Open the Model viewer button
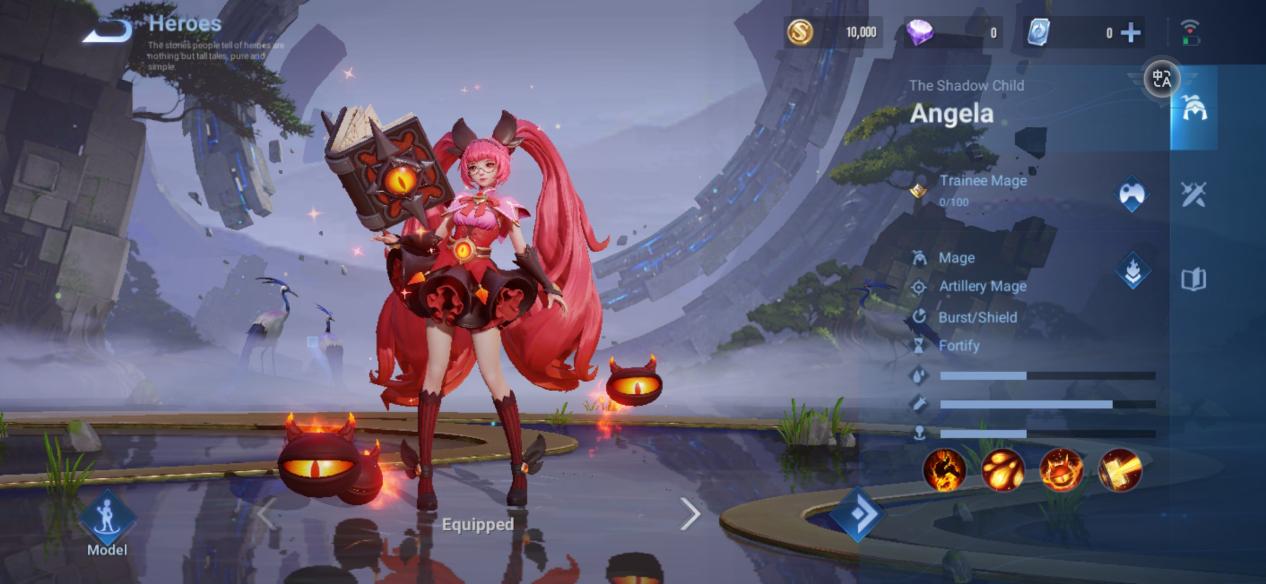The image size is (1266, 584). click(x=106, y=519)
